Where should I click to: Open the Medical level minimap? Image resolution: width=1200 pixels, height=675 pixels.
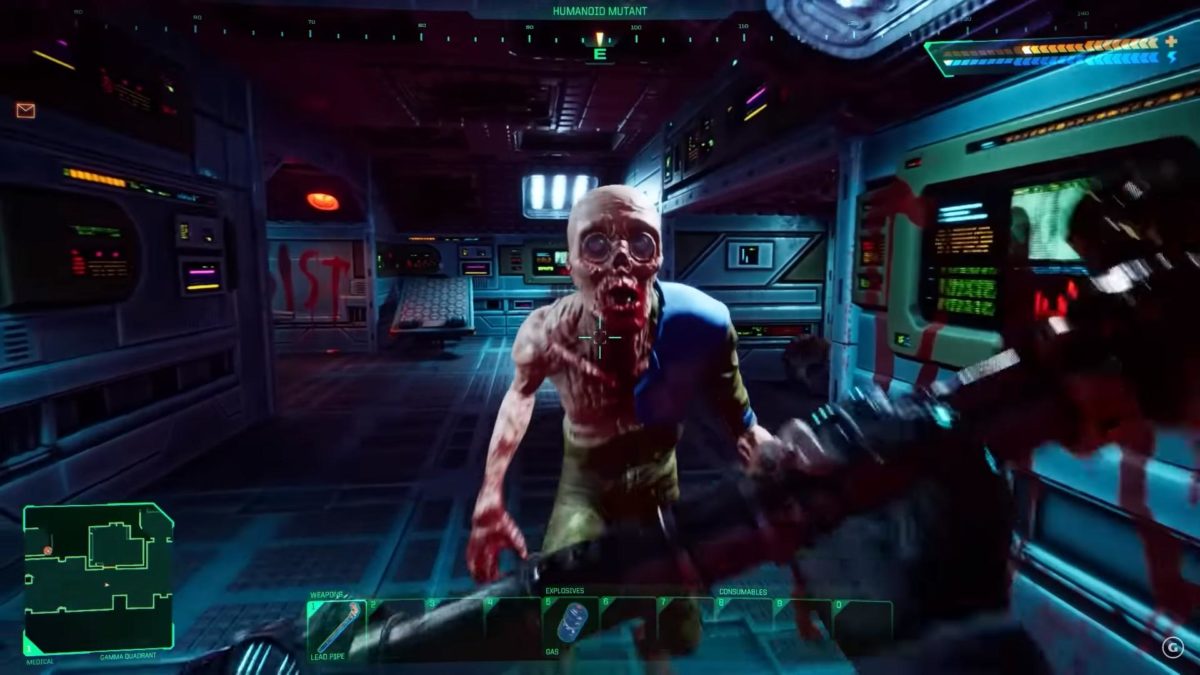point(98,578)
